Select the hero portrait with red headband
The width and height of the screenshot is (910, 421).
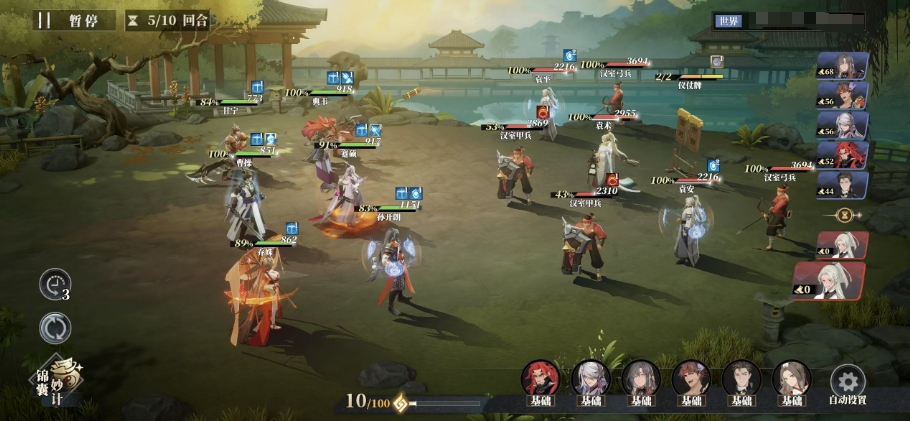tap(690, 378)
